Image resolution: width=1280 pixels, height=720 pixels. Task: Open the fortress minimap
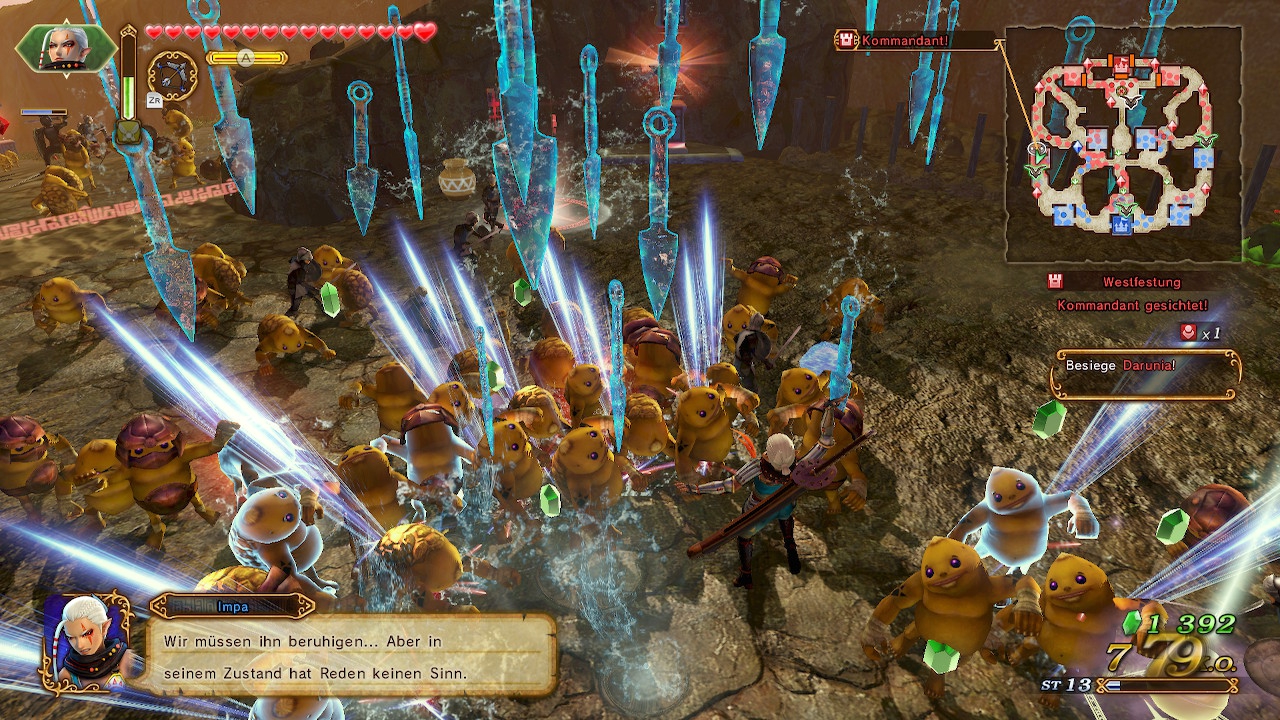[x=1122, y=144]
